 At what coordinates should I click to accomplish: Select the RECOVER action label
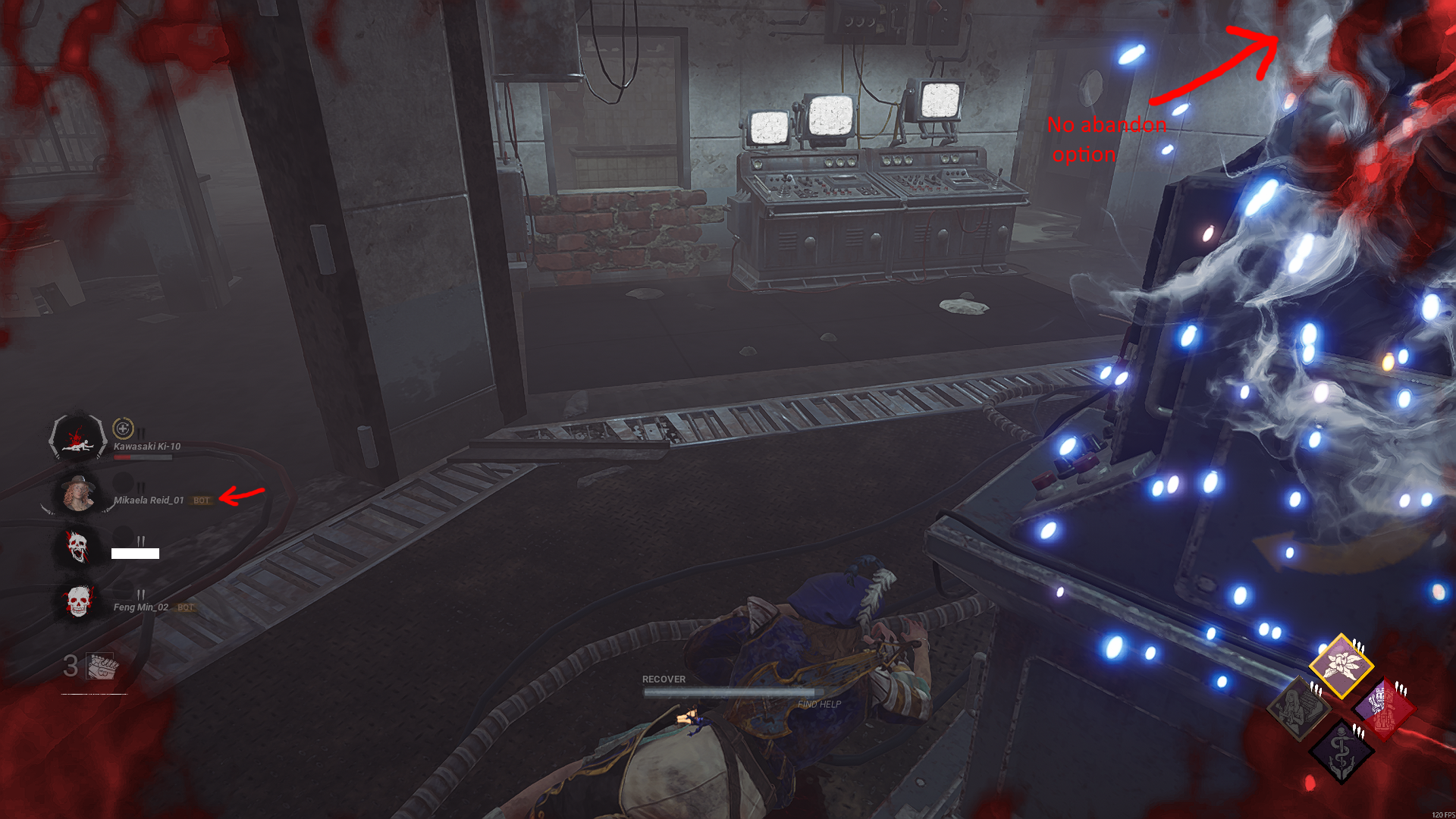coord(663,679)
